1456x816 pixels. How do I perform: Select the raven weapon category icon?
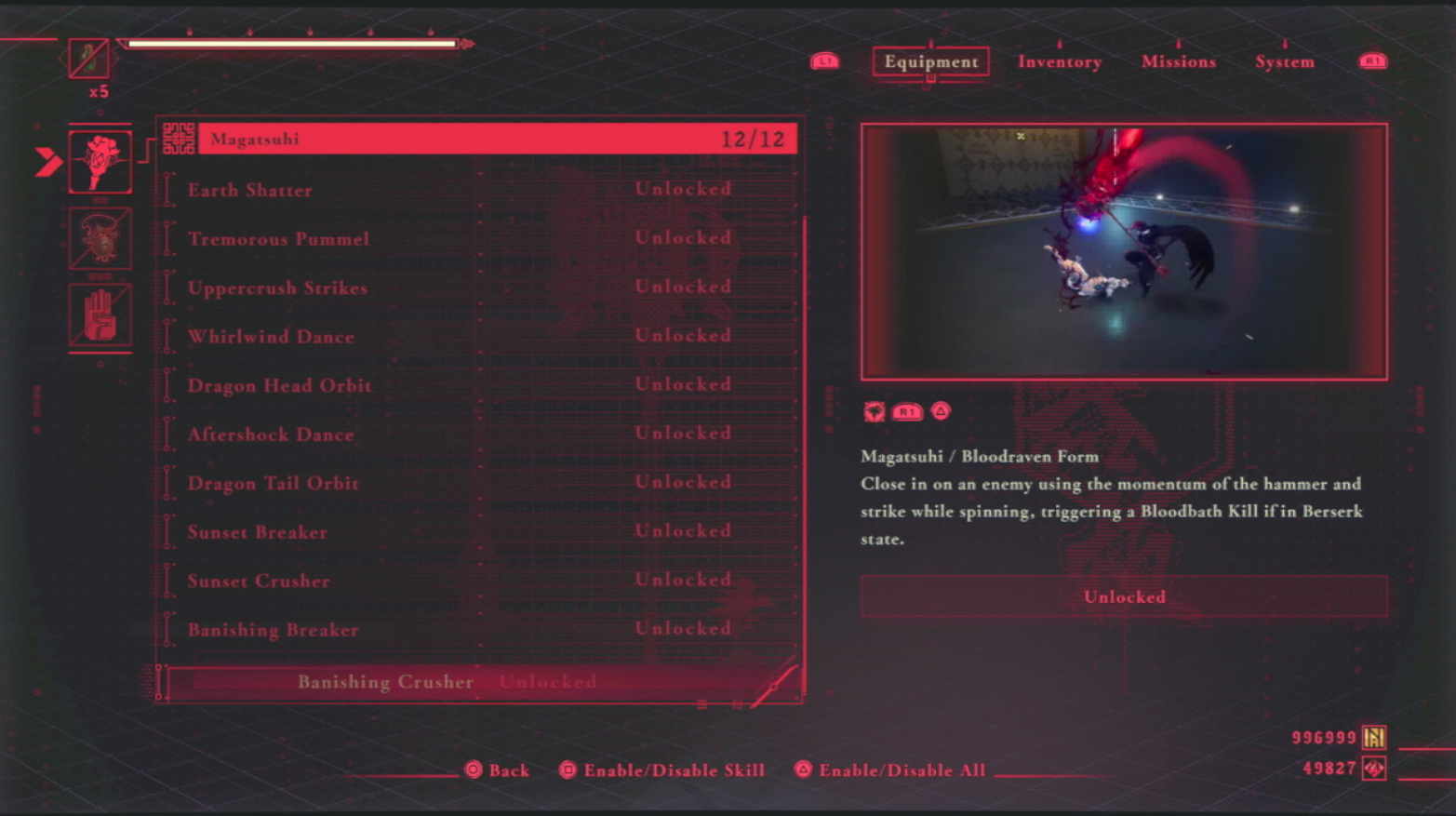(x=100, y=162)
